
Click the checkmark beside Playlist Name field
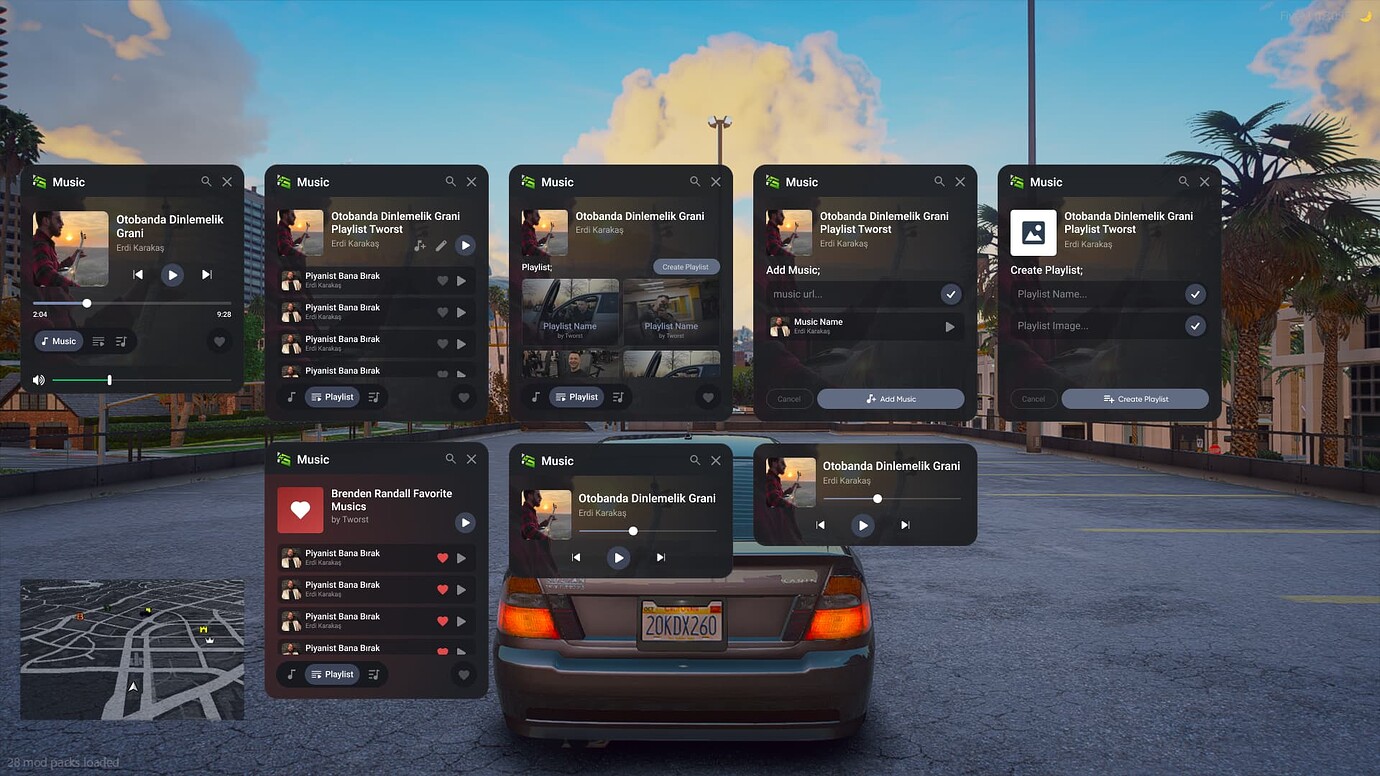[x=1195, y=294]
